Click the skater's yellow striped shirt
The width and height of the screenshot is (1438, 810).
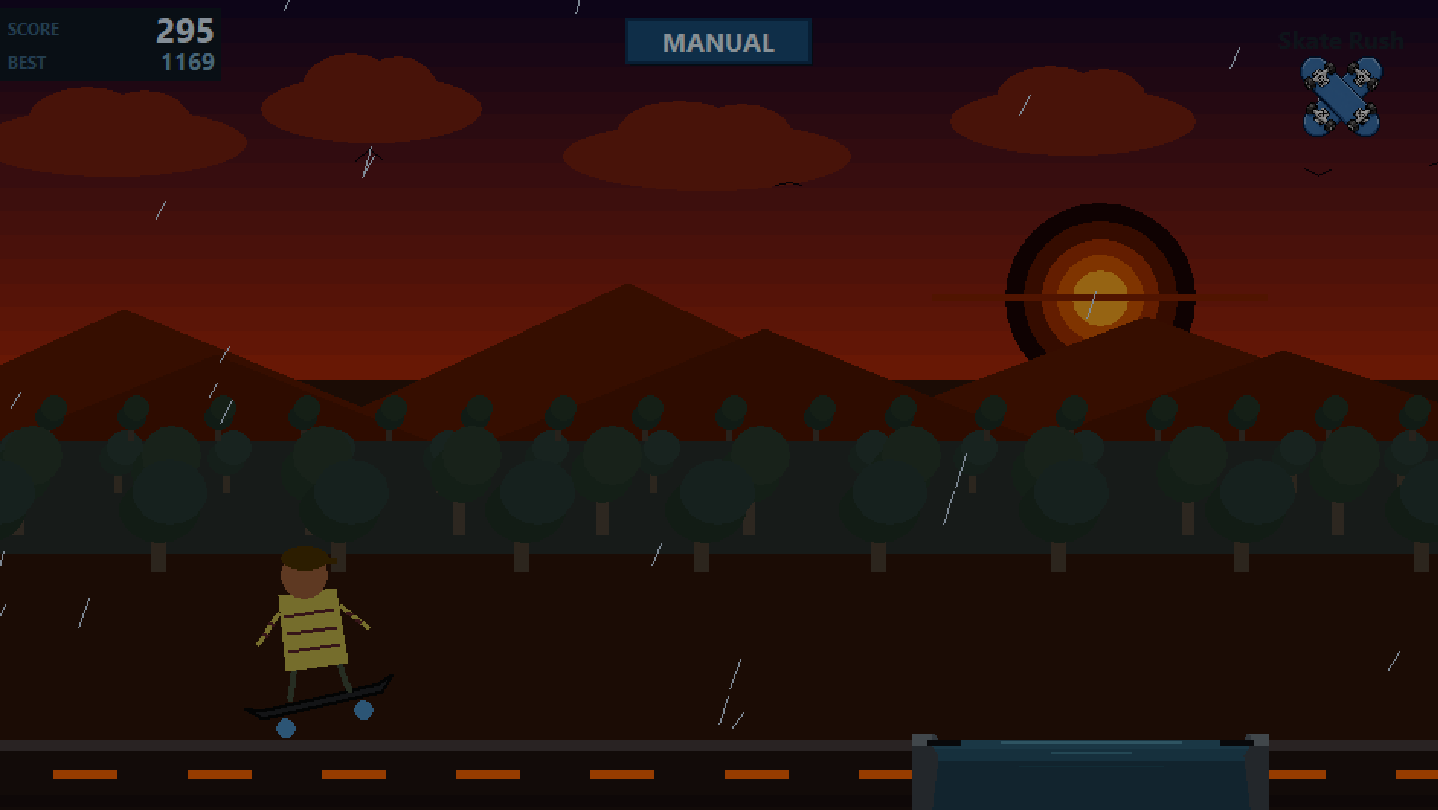(315, 632)
